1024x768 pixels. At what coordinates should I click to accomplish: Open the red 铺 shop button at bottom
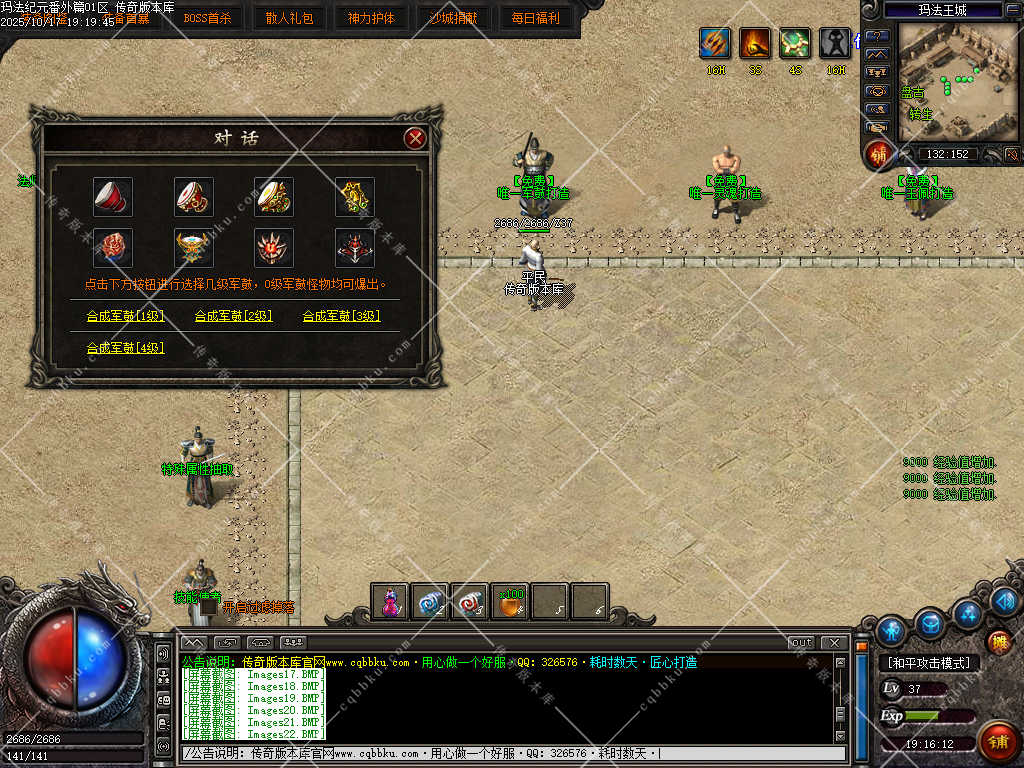click(996, 740)
